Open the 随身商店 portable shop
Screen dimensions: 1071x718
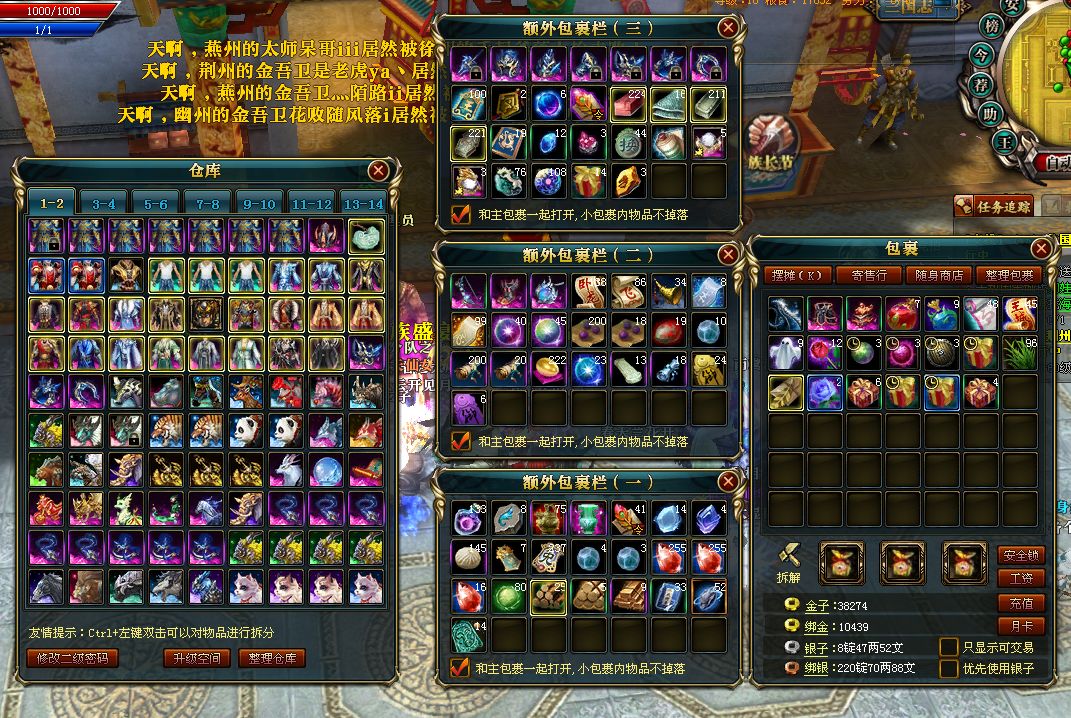coord(940,275)
